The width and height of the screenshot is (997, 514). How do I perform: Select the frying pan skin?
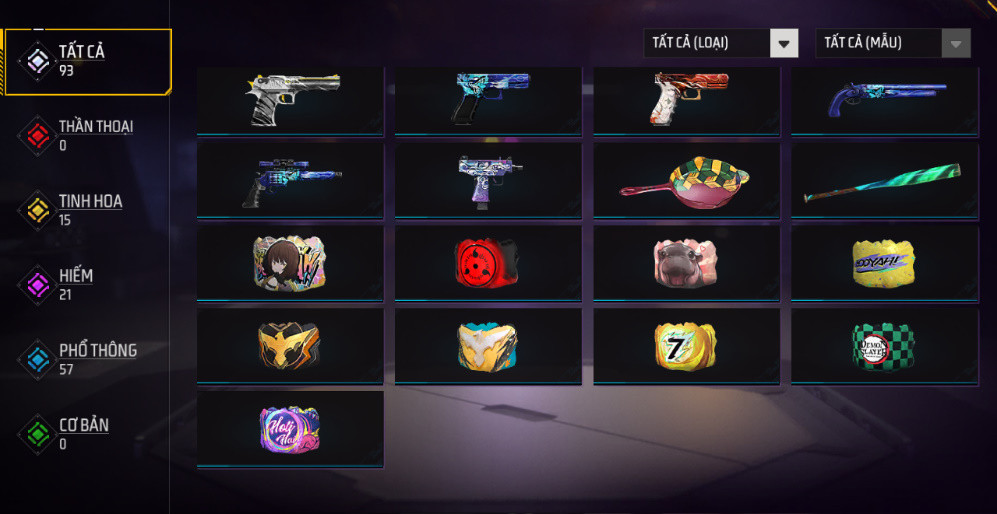click(x=686, y=181)
